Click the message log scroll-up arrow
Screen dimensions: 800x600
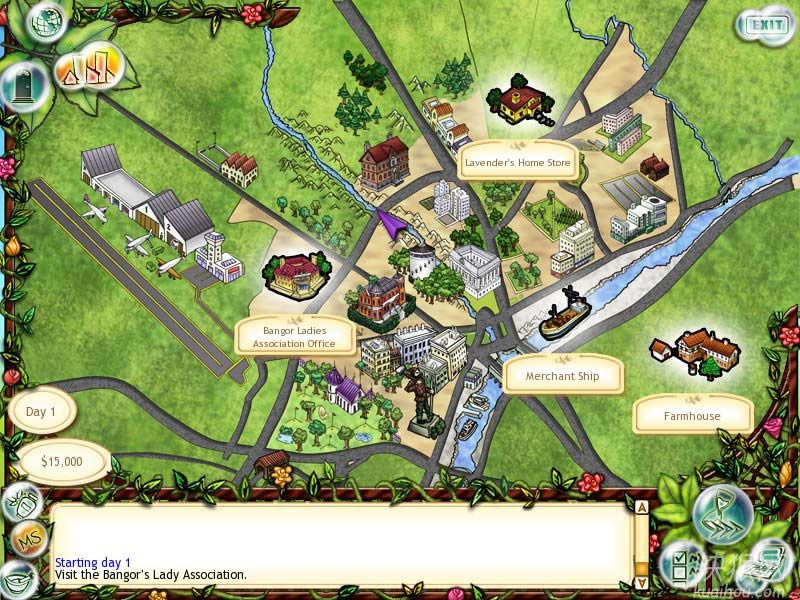[x=641, y=507]
